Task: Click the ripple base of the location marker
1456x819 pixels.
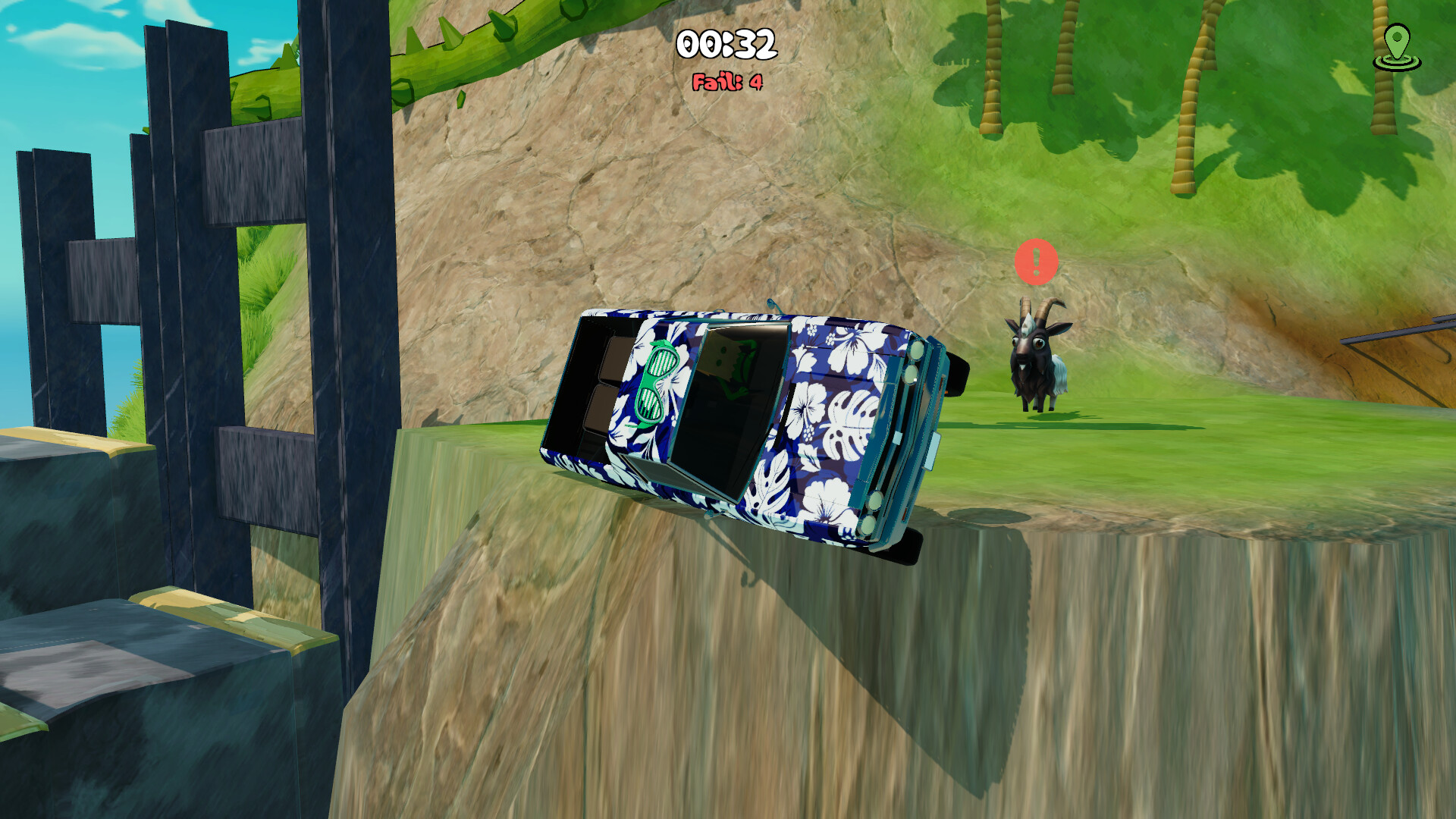Action: [1397, 63]
